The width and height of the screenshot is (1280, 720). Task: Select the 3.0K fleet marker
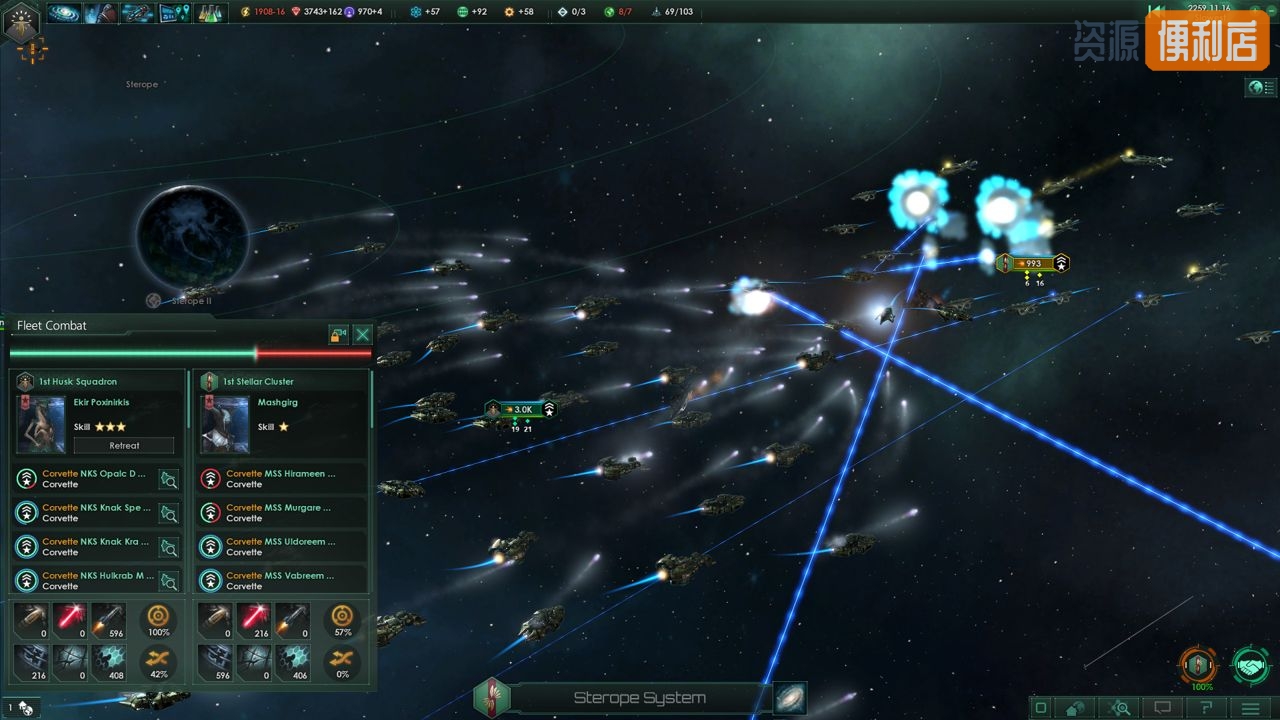click(520, 409)
